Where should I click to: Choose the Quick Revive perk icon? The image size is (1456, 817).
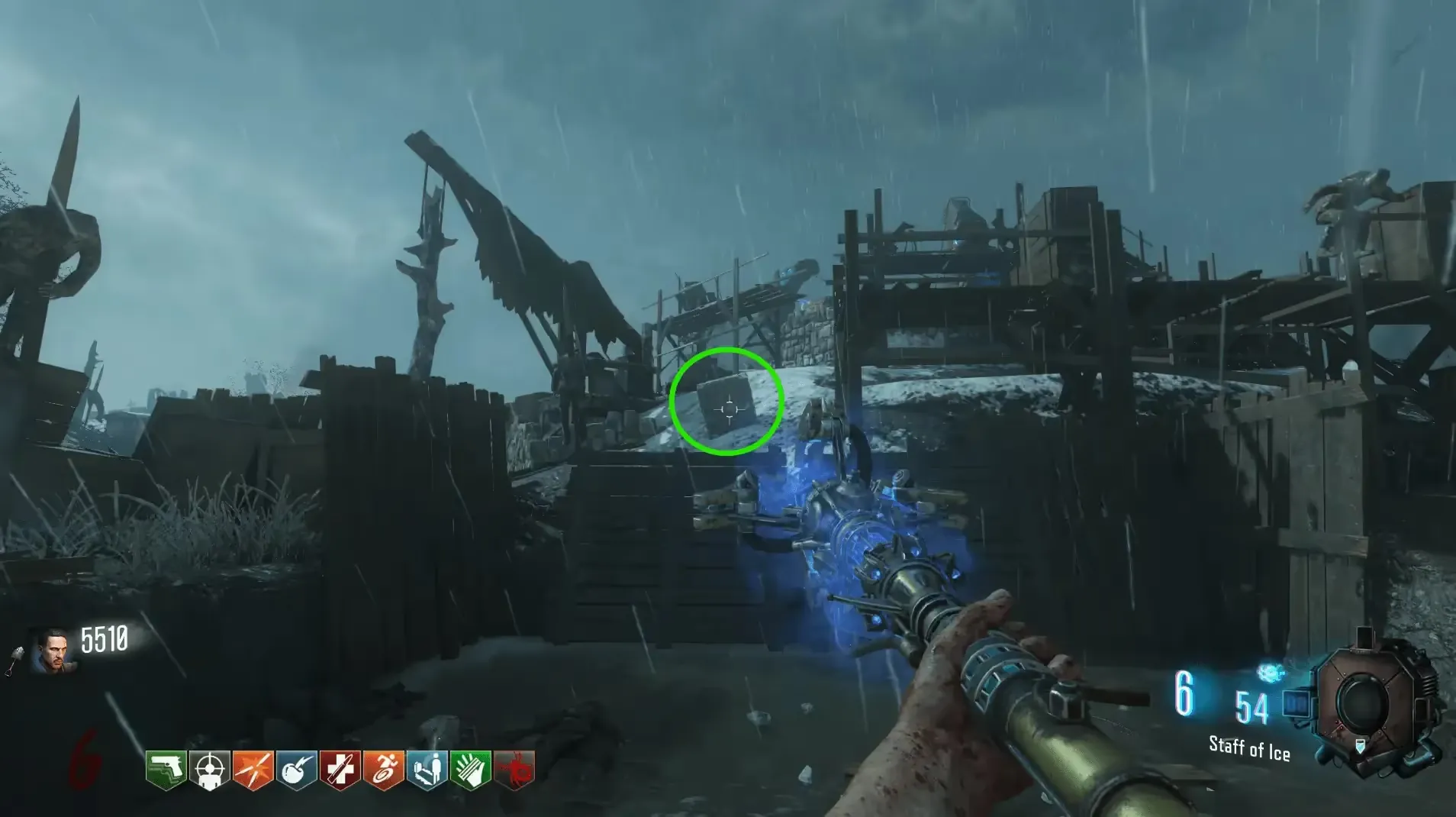[x=427, y=770]
